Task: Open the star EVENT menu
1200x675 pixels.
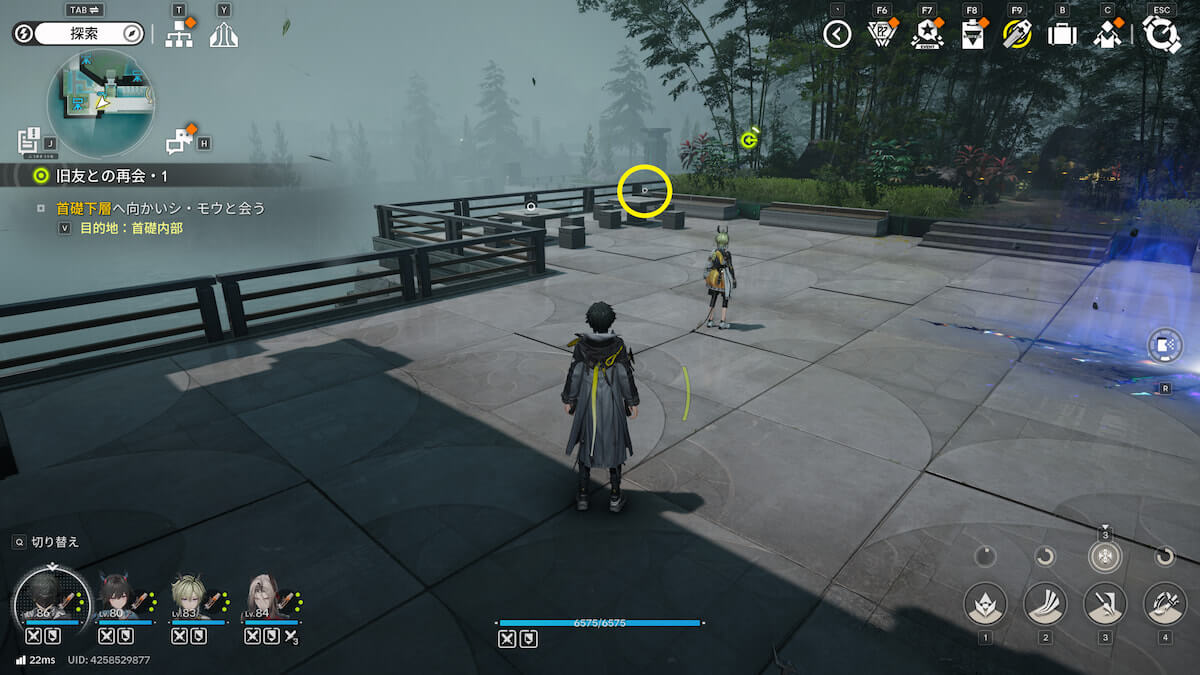Action: click(x=927, y=34)
